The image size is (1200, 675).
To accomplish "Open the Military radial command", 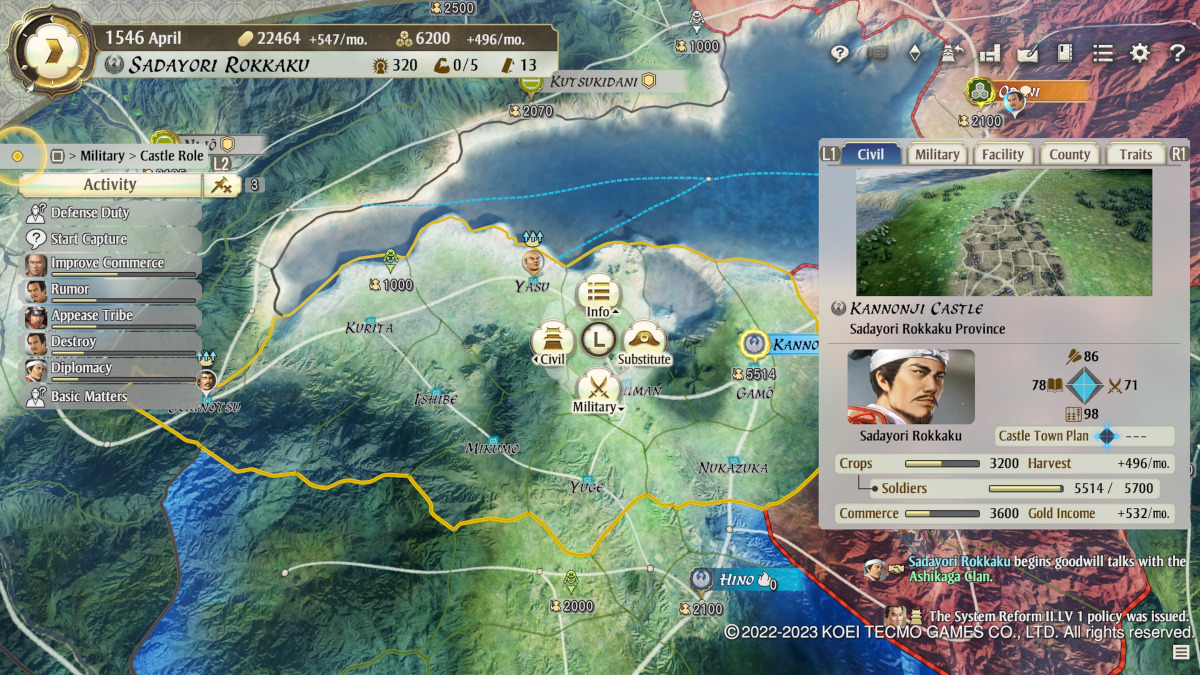I will (598, 388).
